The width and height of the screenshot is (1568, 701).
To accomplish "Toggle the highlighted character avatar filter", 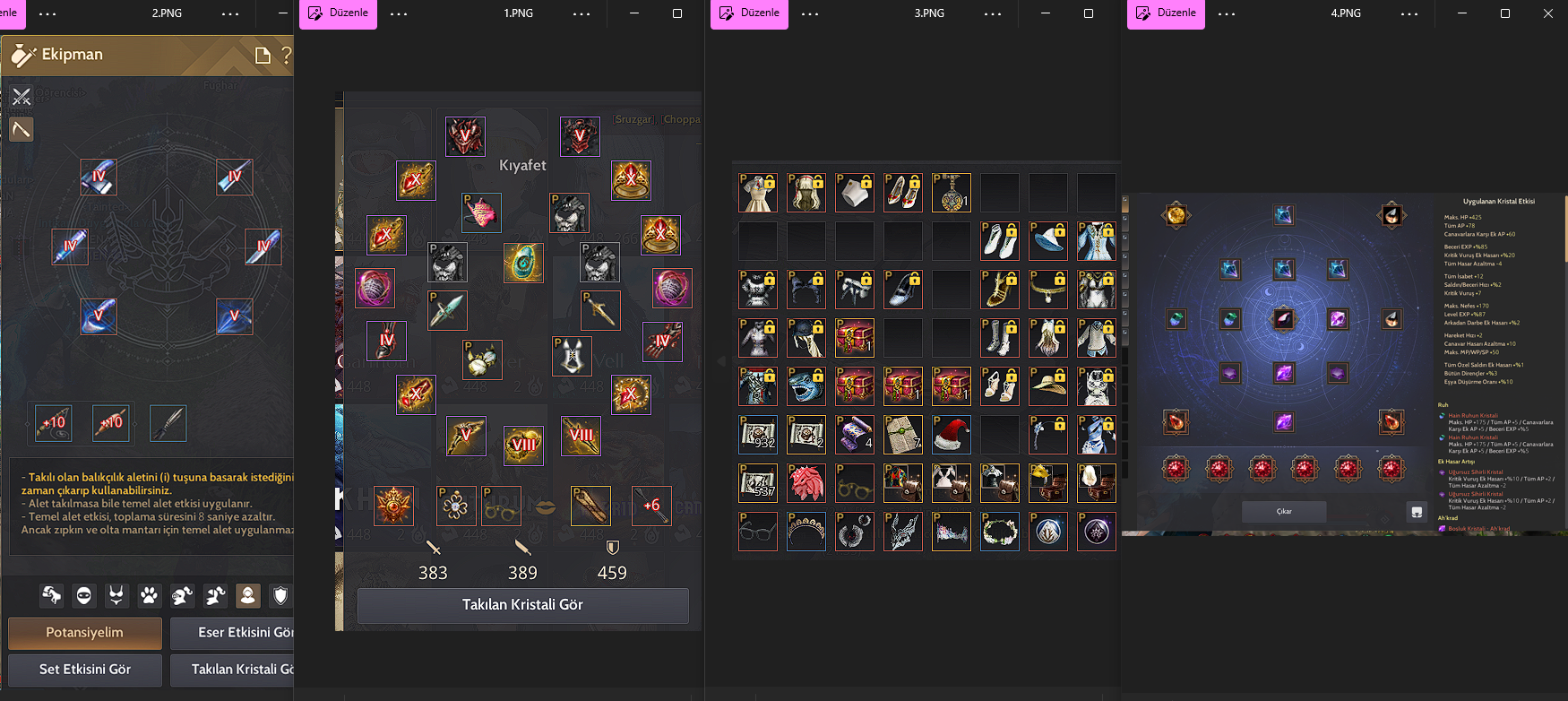I will 247,596.
